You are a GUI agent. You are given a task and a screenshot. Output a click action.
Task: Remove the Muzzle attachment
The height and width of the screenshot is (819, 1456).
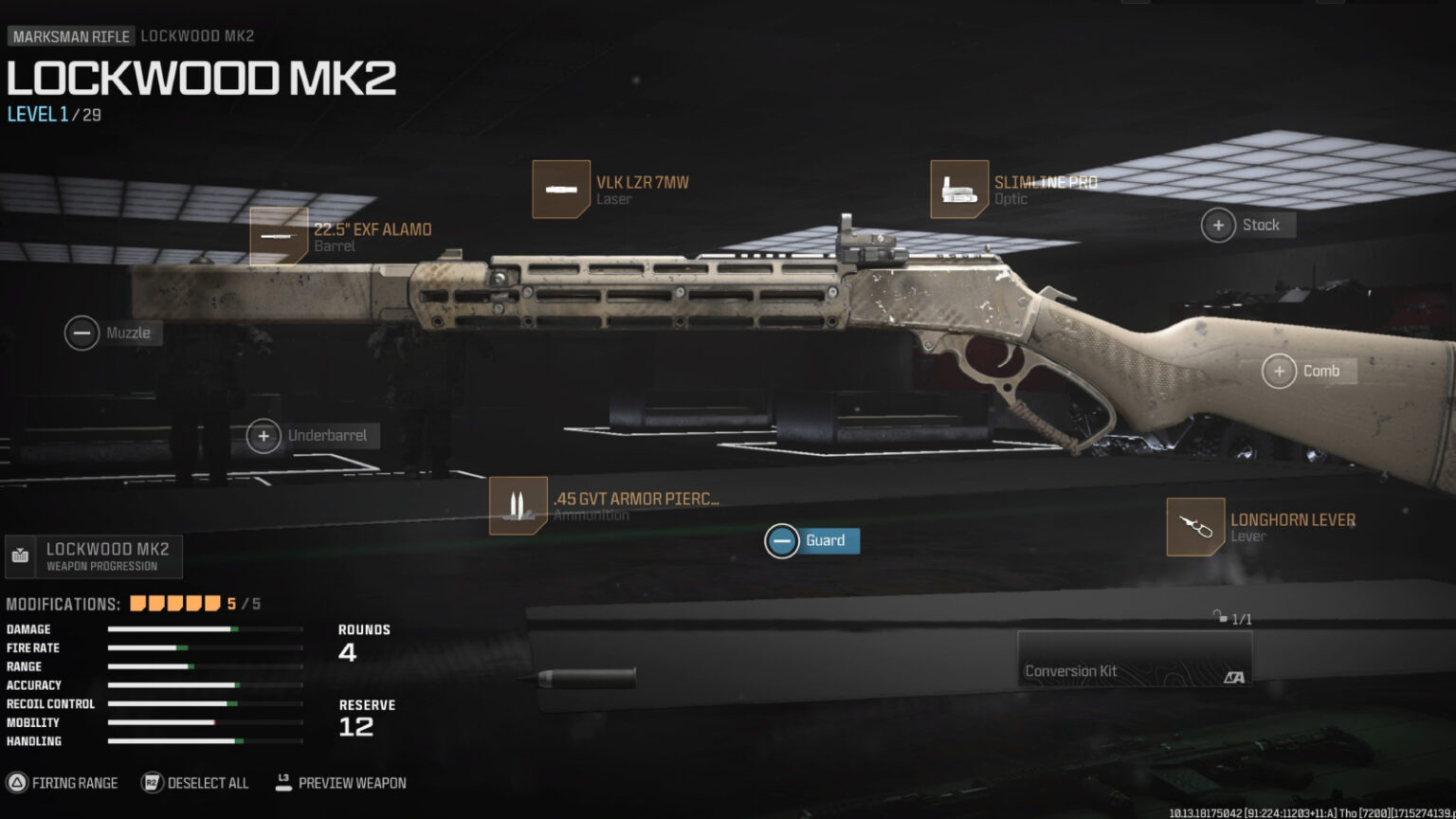point(82,333)
